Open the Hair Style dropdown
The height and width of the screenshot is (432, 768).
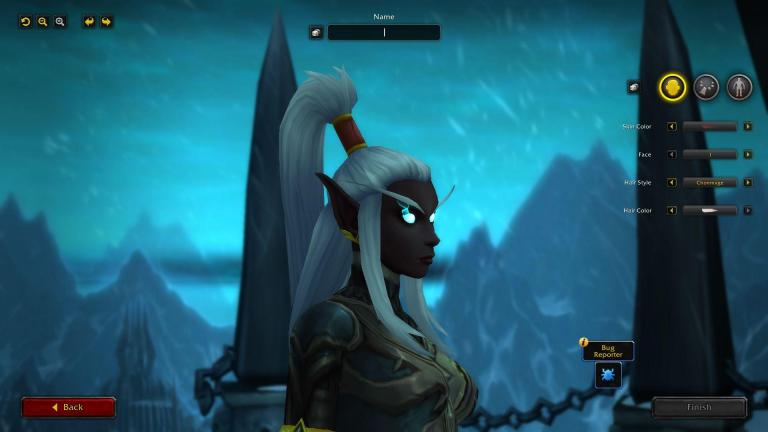710,182
